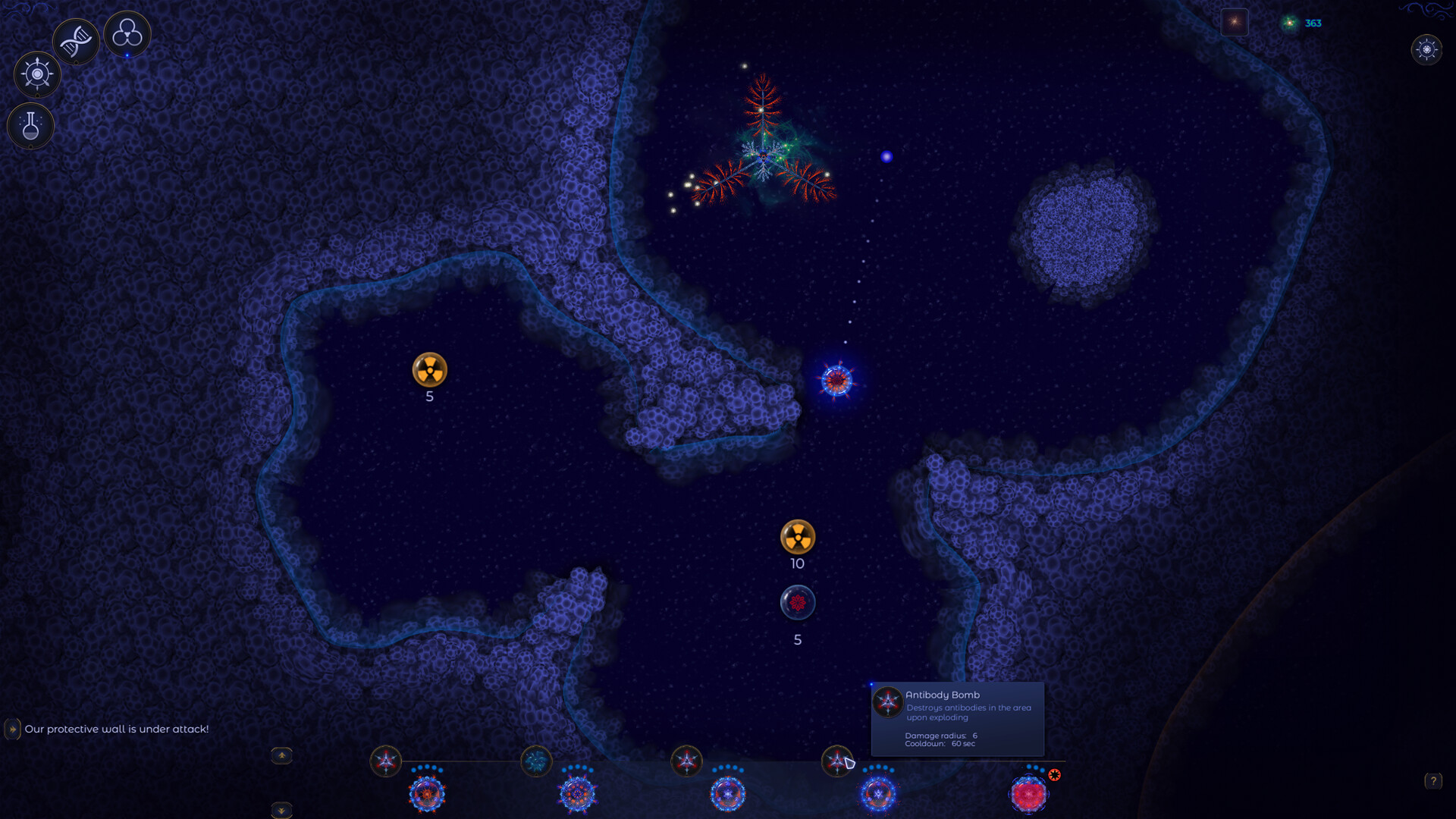Click the blue progress pips above the red cell
Image resolution: width=1456 pixels, height=819 pixels.
[1032, 766]
